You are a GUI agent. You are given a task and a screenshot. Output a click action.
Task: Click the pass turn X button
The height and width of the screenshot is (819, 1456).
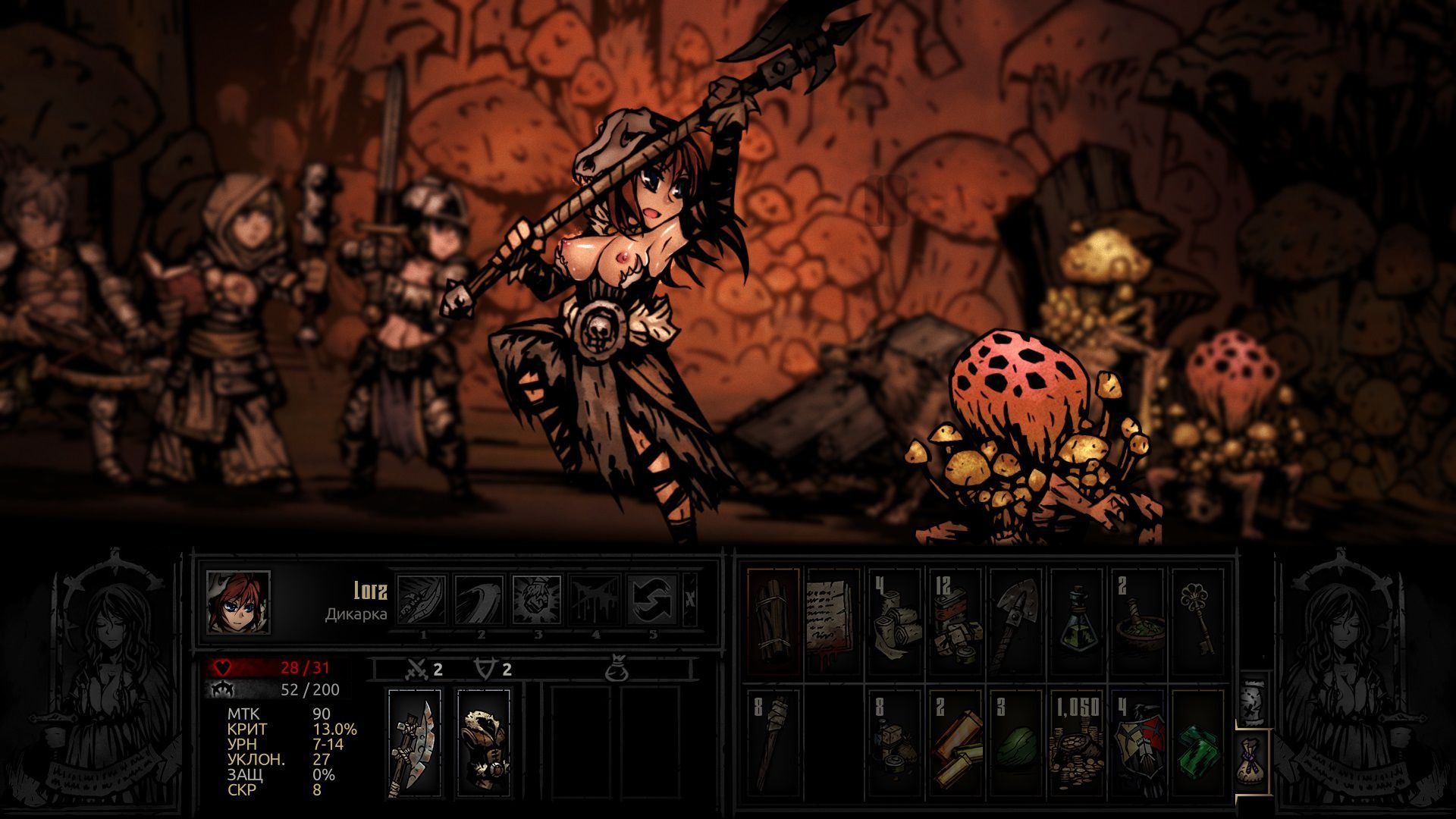[x=689, y=599]
